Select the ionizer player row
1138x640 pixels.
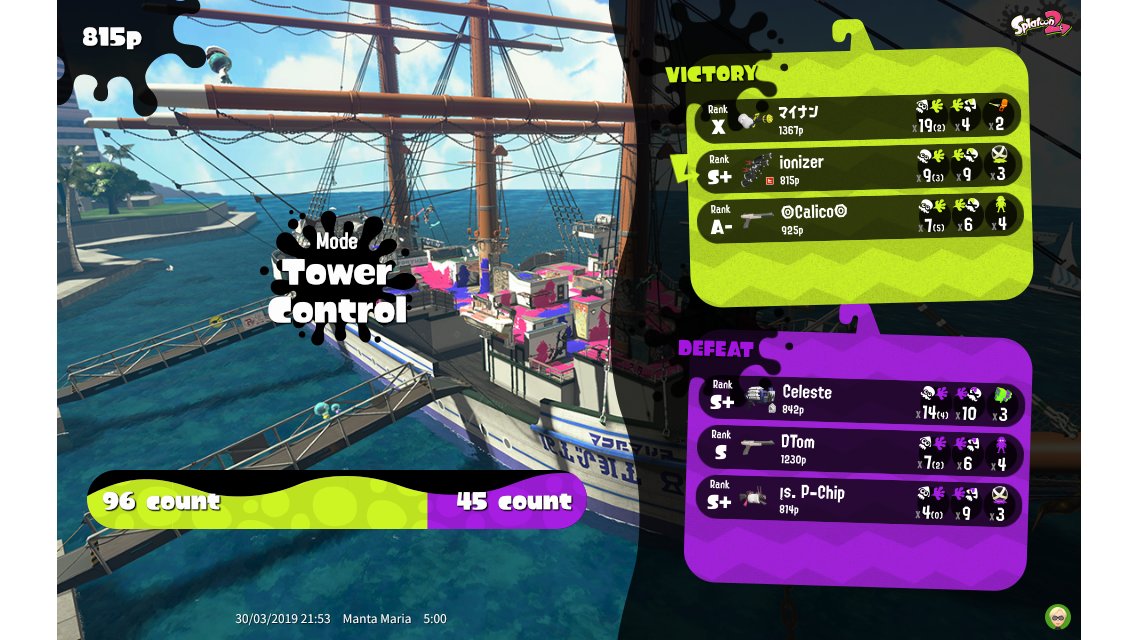(x=858, y=166)
